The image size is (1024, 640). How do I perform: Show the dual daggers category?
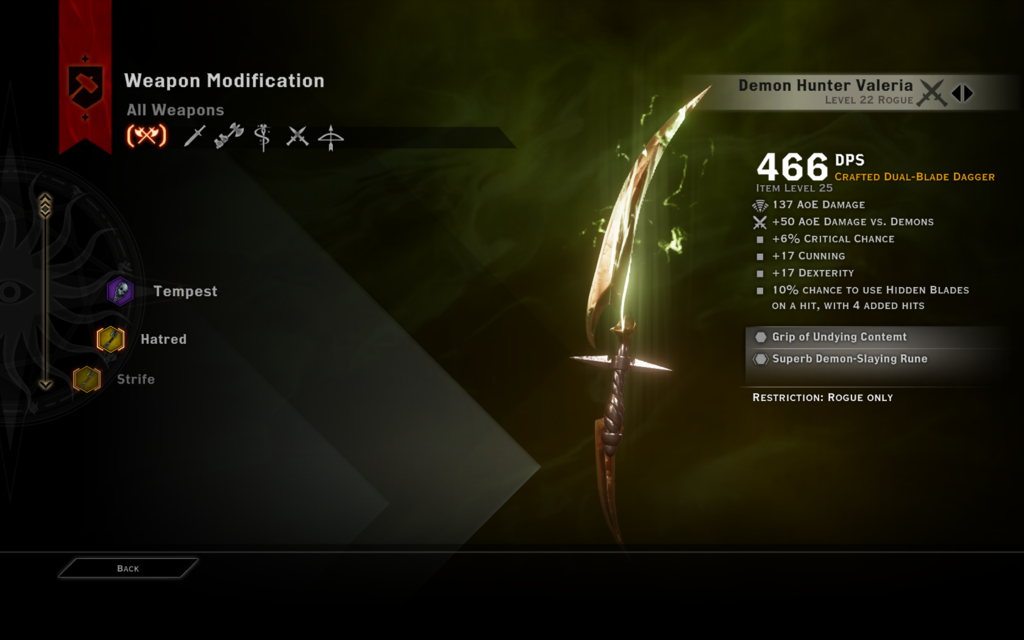(x=297, y=136)
